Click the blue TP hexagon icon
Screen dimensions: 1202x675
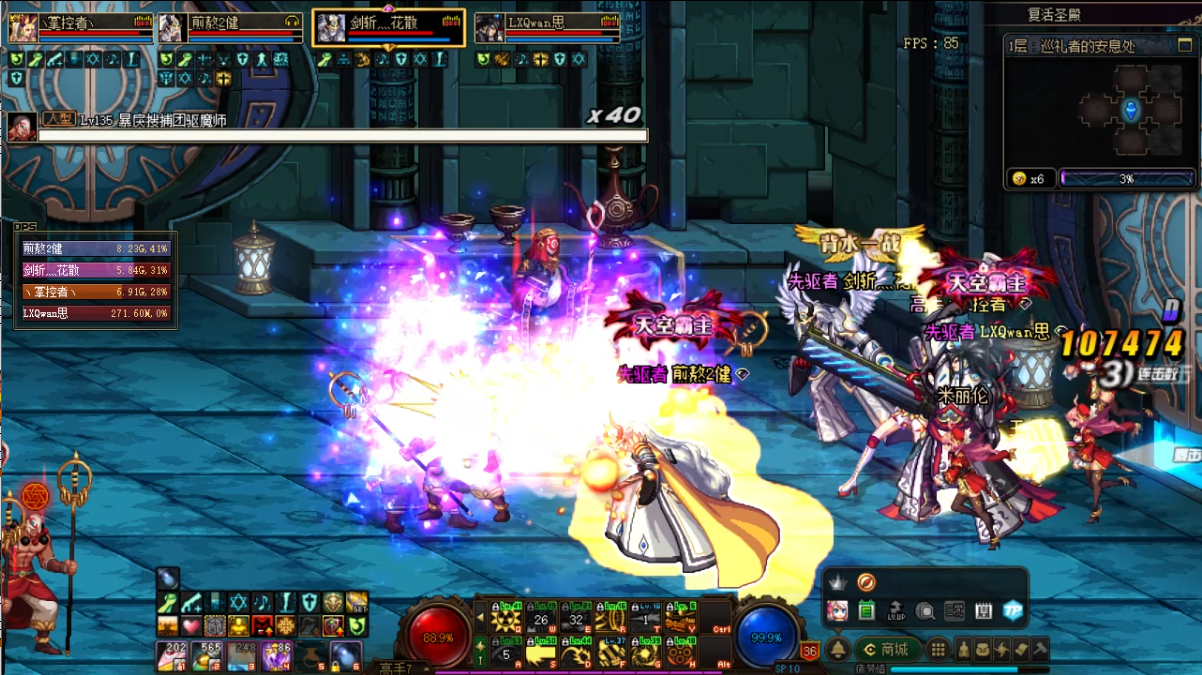coord(1012,611)
